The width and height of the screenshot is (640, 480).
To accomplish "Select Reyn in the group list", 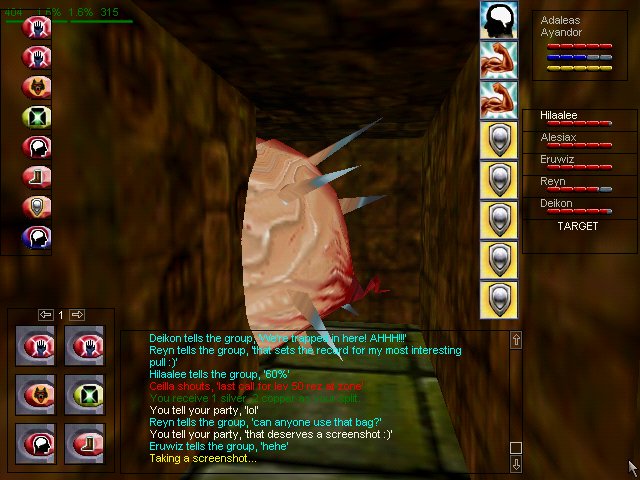I will [553, 182].
